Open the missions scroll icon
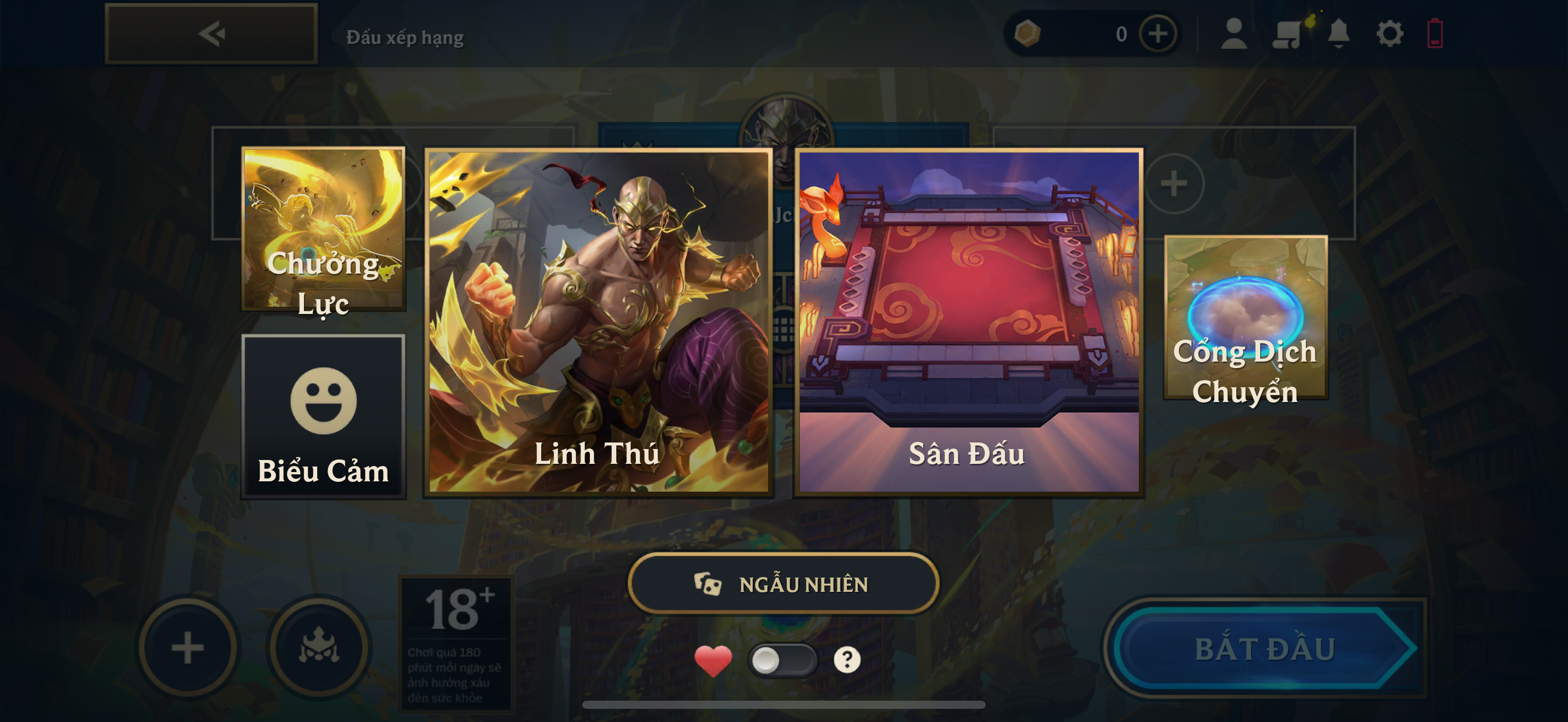Screen dimensions: 1568x722 tap(1288, 33)
